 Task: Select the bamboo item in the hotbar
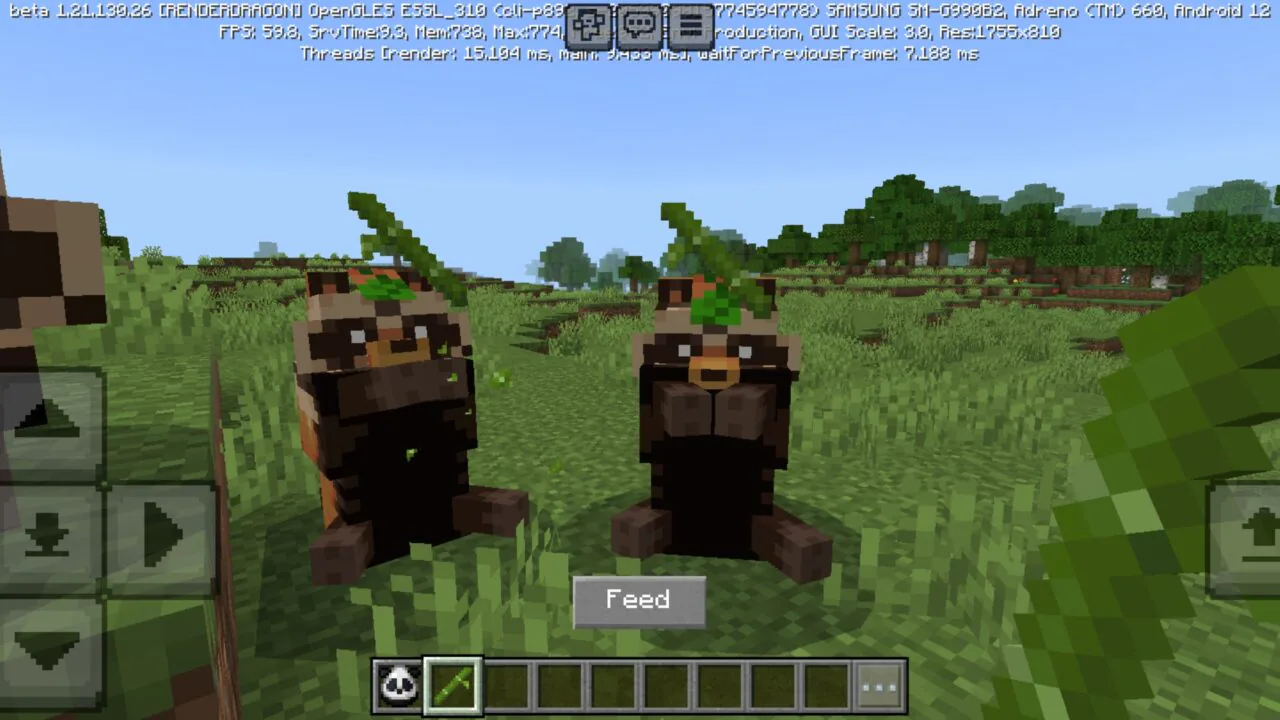[453, 685]
